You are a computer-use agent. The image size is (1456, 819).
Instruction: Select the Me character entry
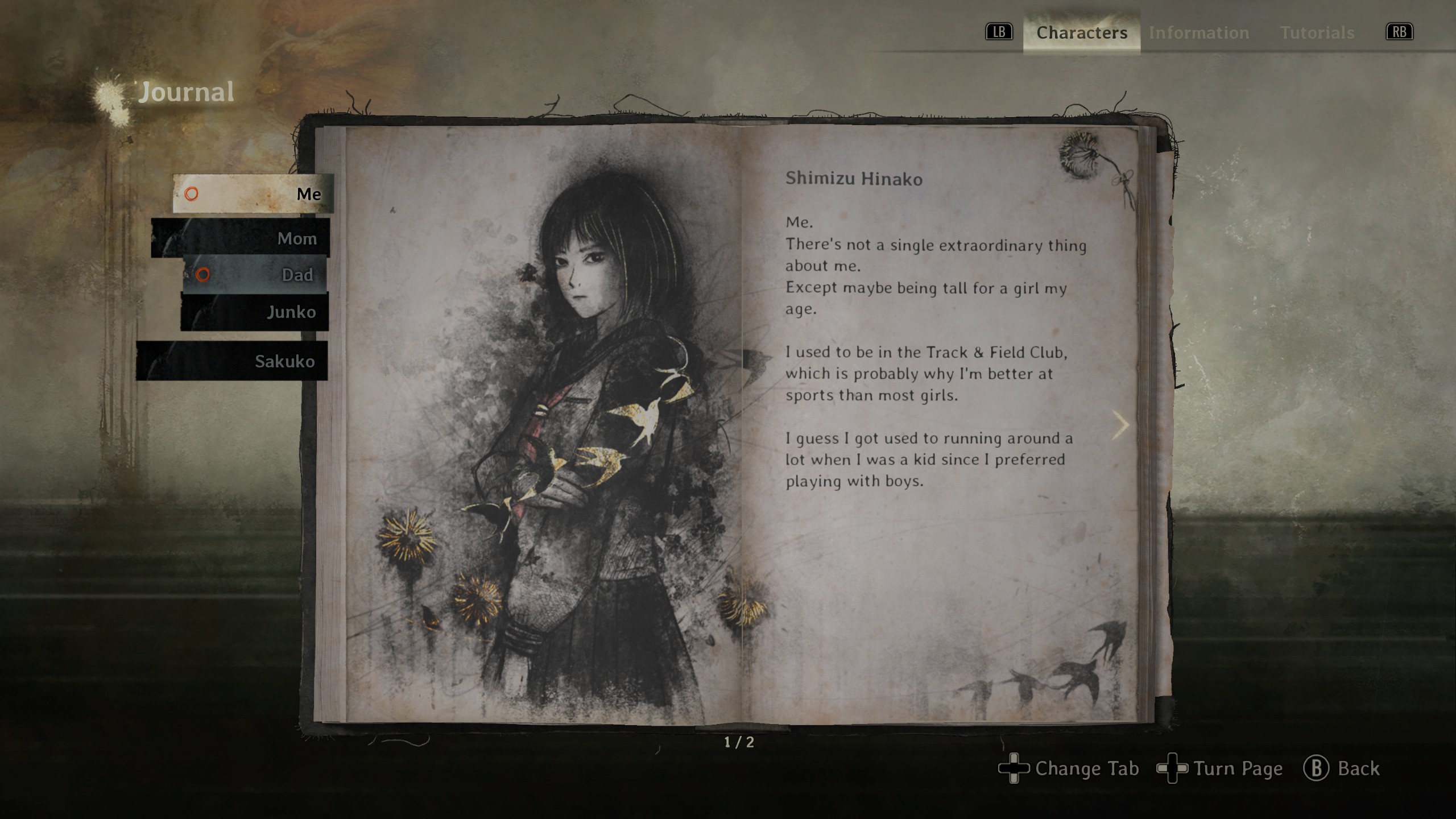click(x=254, y=194)
